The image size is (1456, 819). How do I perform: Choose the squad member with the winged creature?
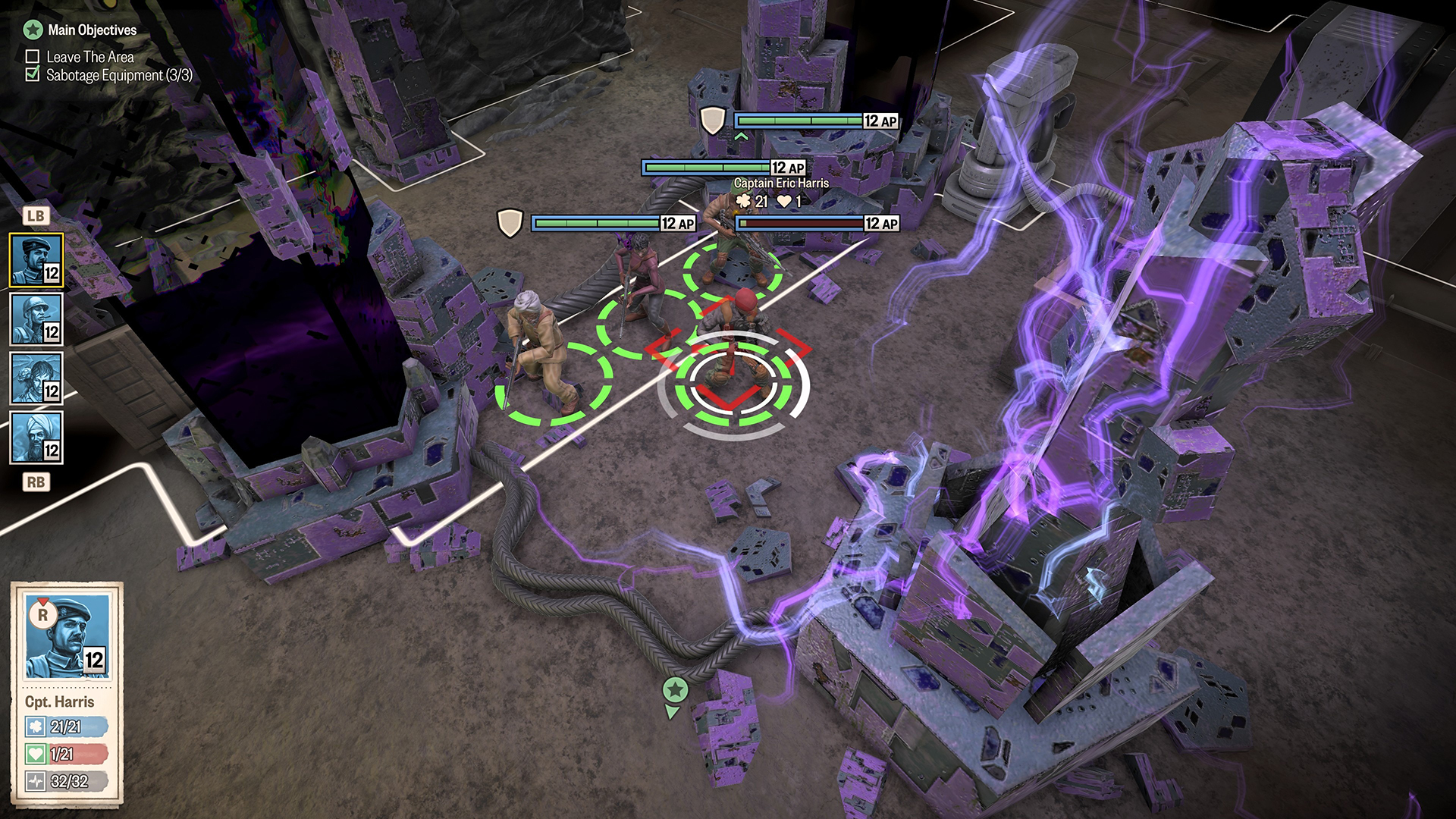(36, 378)
